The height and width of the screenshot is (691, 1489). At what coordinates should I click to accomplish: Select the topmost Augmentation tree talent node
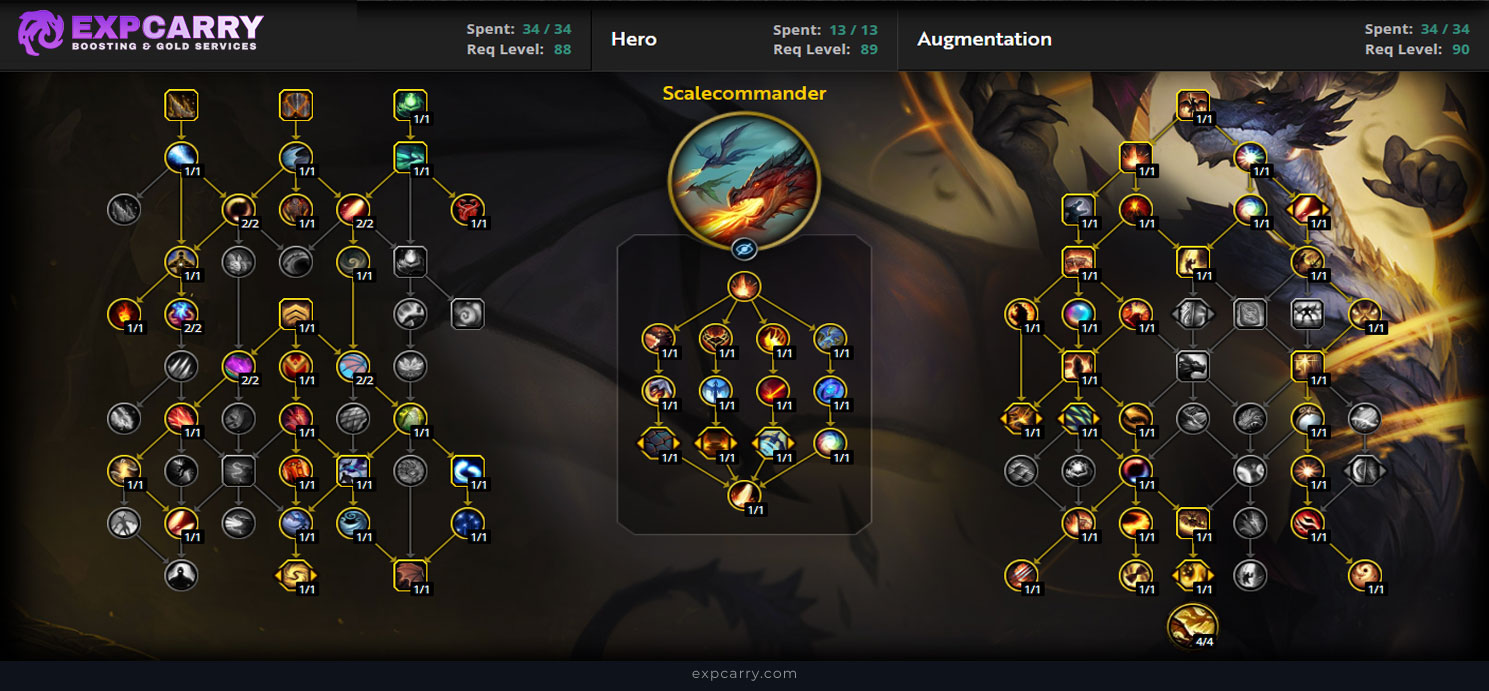(x=1192, y=104)
